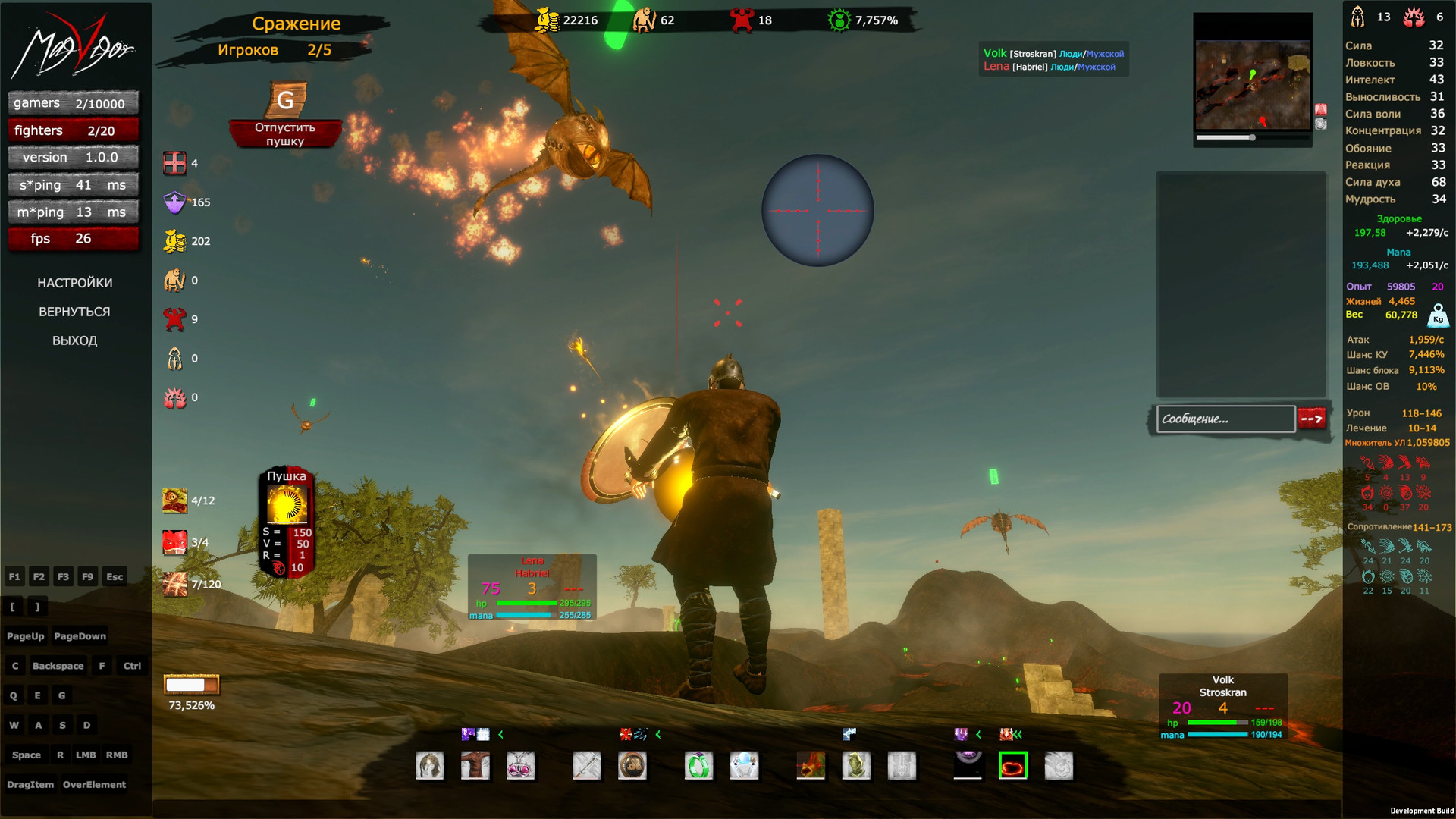Click the Сообщение chat input field
1456x819 pixels.
[1226, 419]
